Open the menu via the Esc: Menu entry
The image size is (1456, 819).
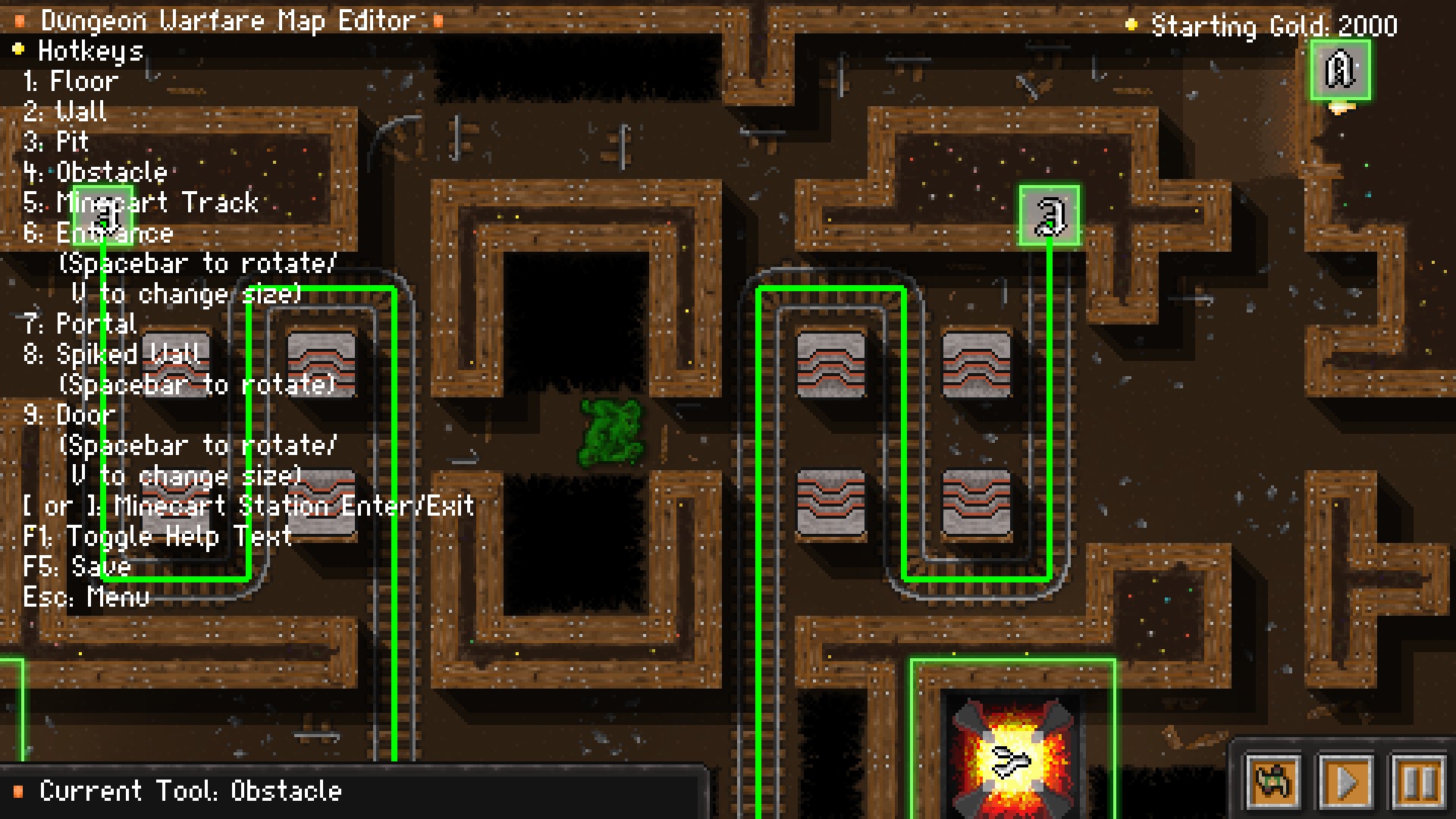tap(86, 597)
